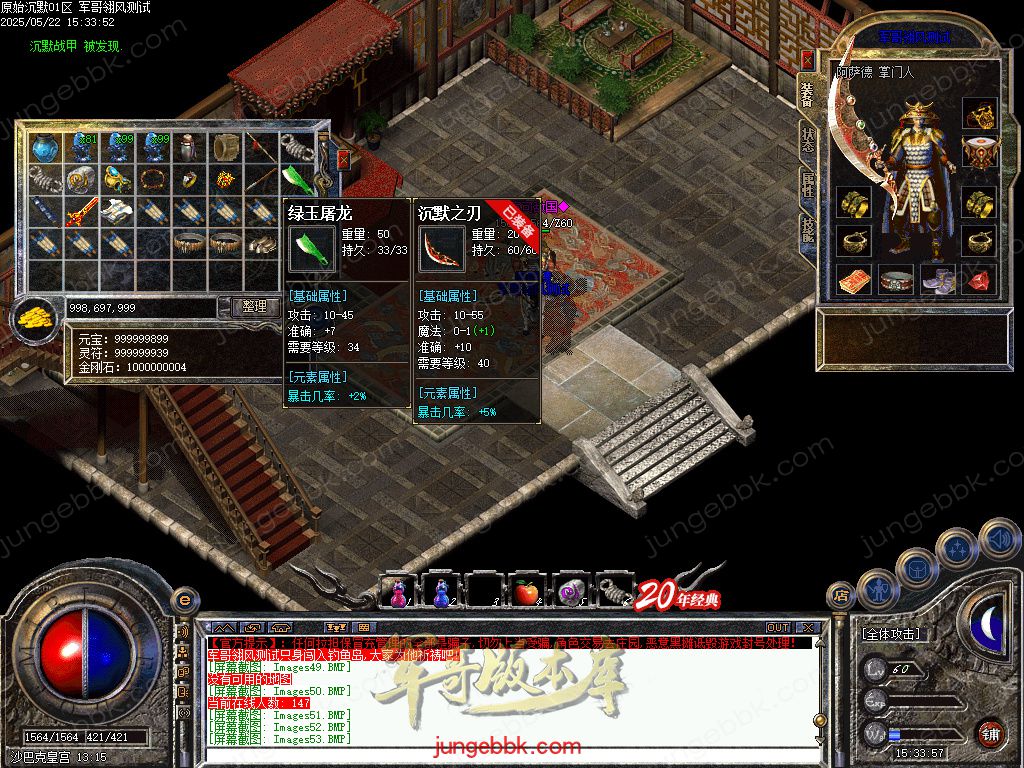Pick the large blue jar item

click(x=45, y=149)
